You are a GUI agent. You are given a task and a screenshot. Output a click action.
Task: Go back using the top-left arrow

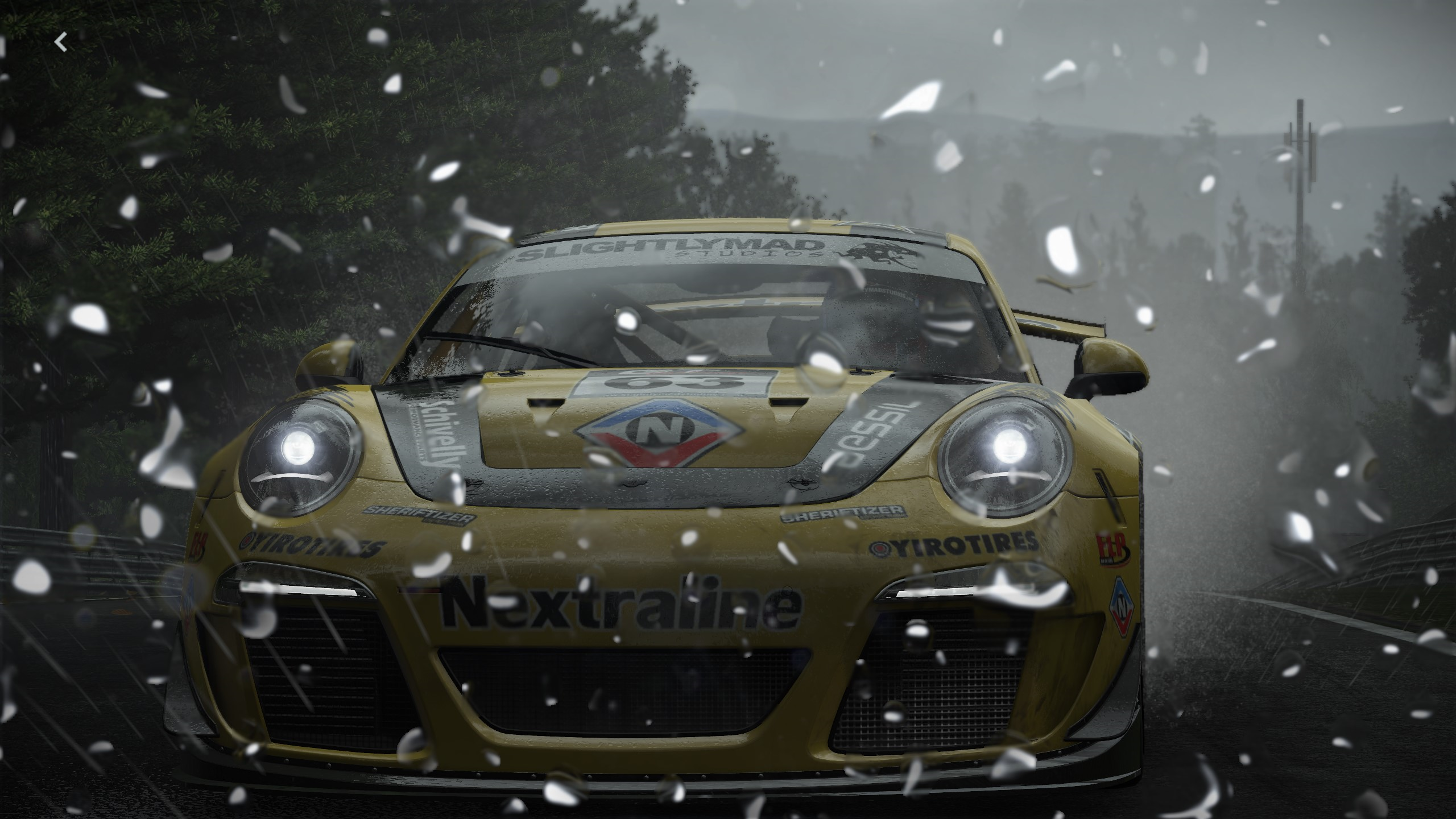pos(61,42)
